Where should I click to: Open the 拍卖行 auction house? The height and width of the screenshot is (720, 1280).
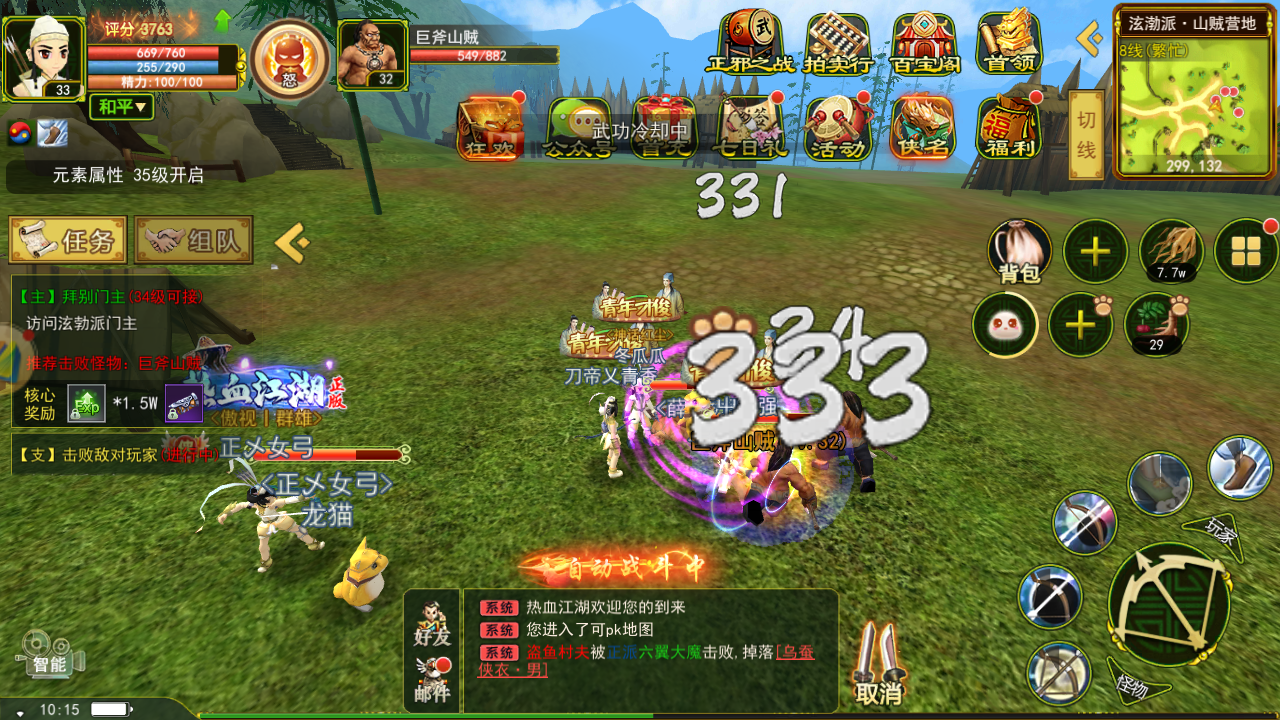(x=838, y=43)
